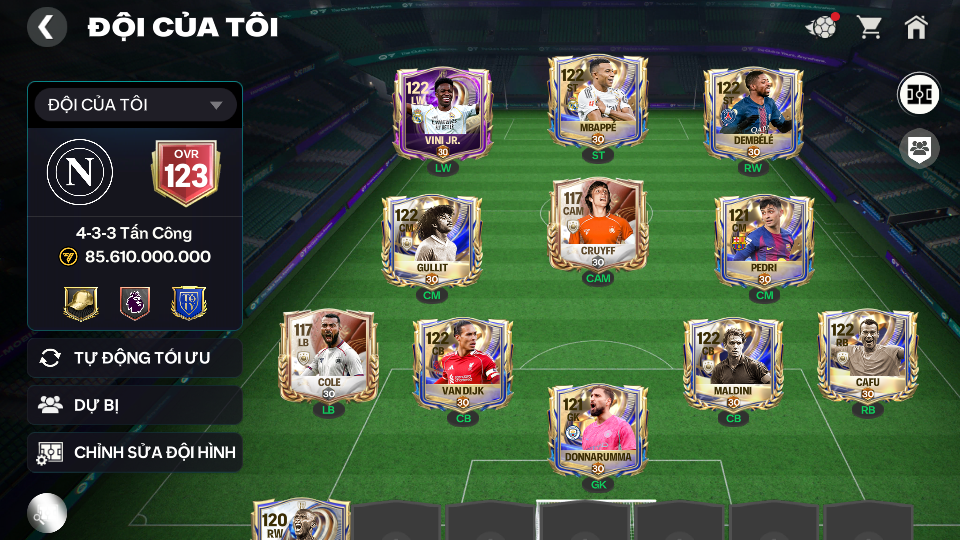Switch to the formation pitch view

[x=917, y=93]
